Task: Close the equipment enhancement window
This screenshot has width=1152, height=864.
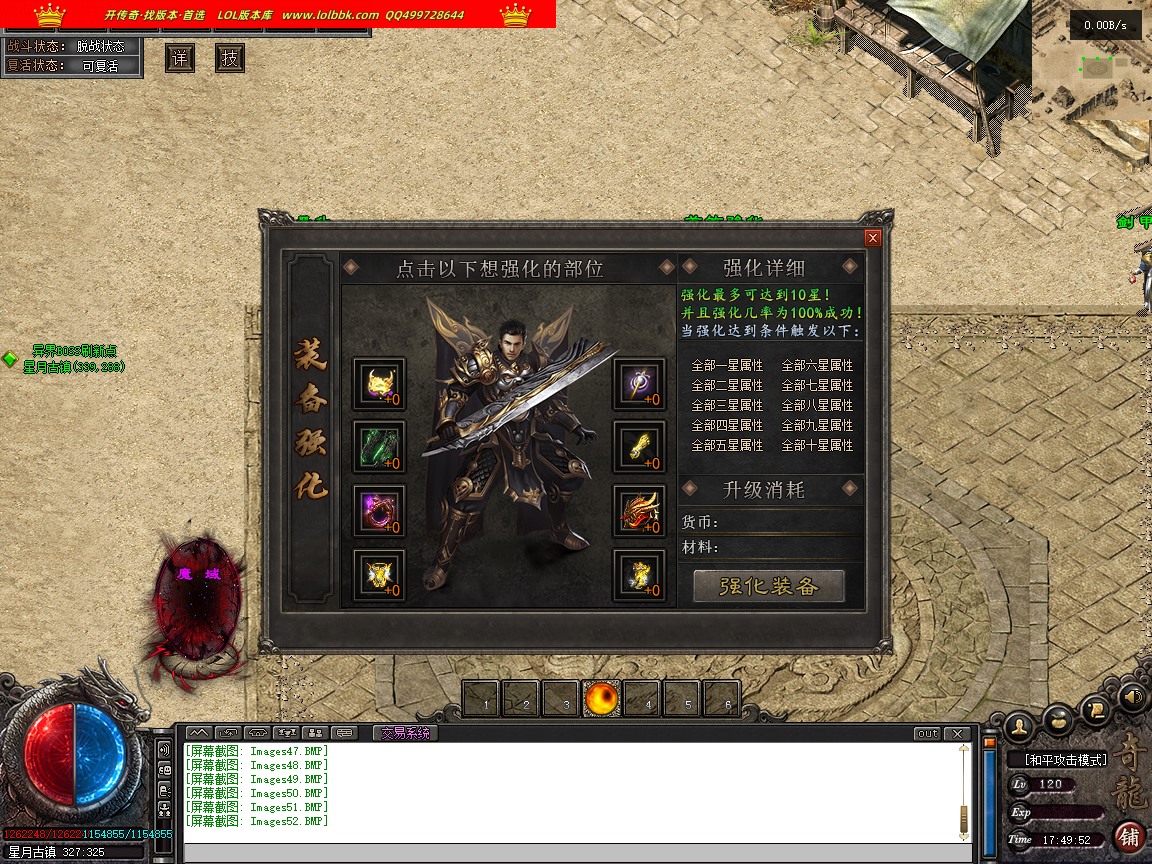Action: coord(873,238)
